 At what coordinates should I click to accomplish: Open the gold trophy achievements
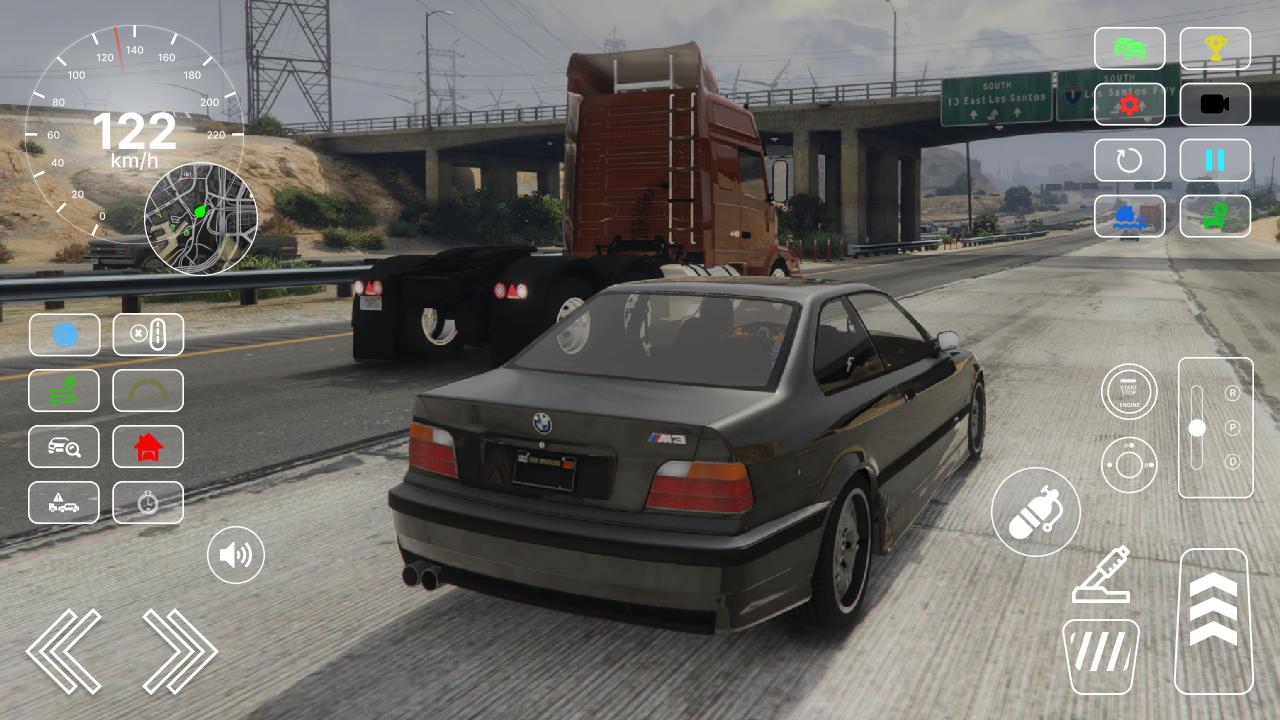click(1215, 48)
